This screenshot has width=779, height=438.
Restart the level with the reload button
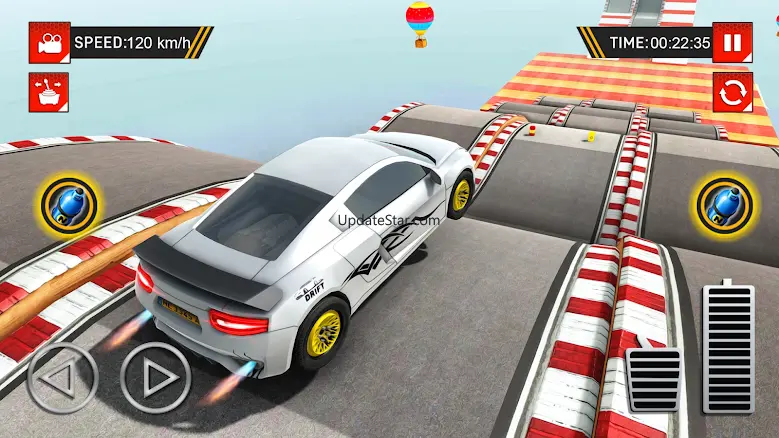[732, 92]
